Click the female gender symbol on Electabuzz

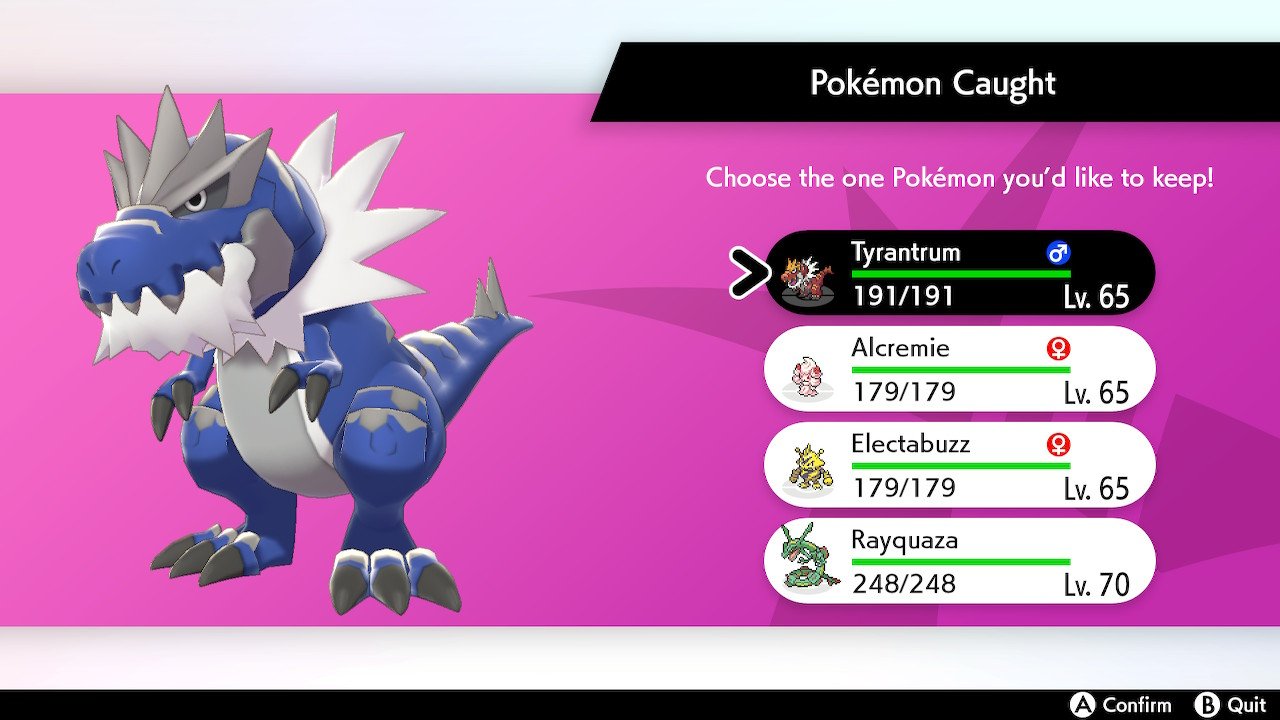click(1057, 445)
